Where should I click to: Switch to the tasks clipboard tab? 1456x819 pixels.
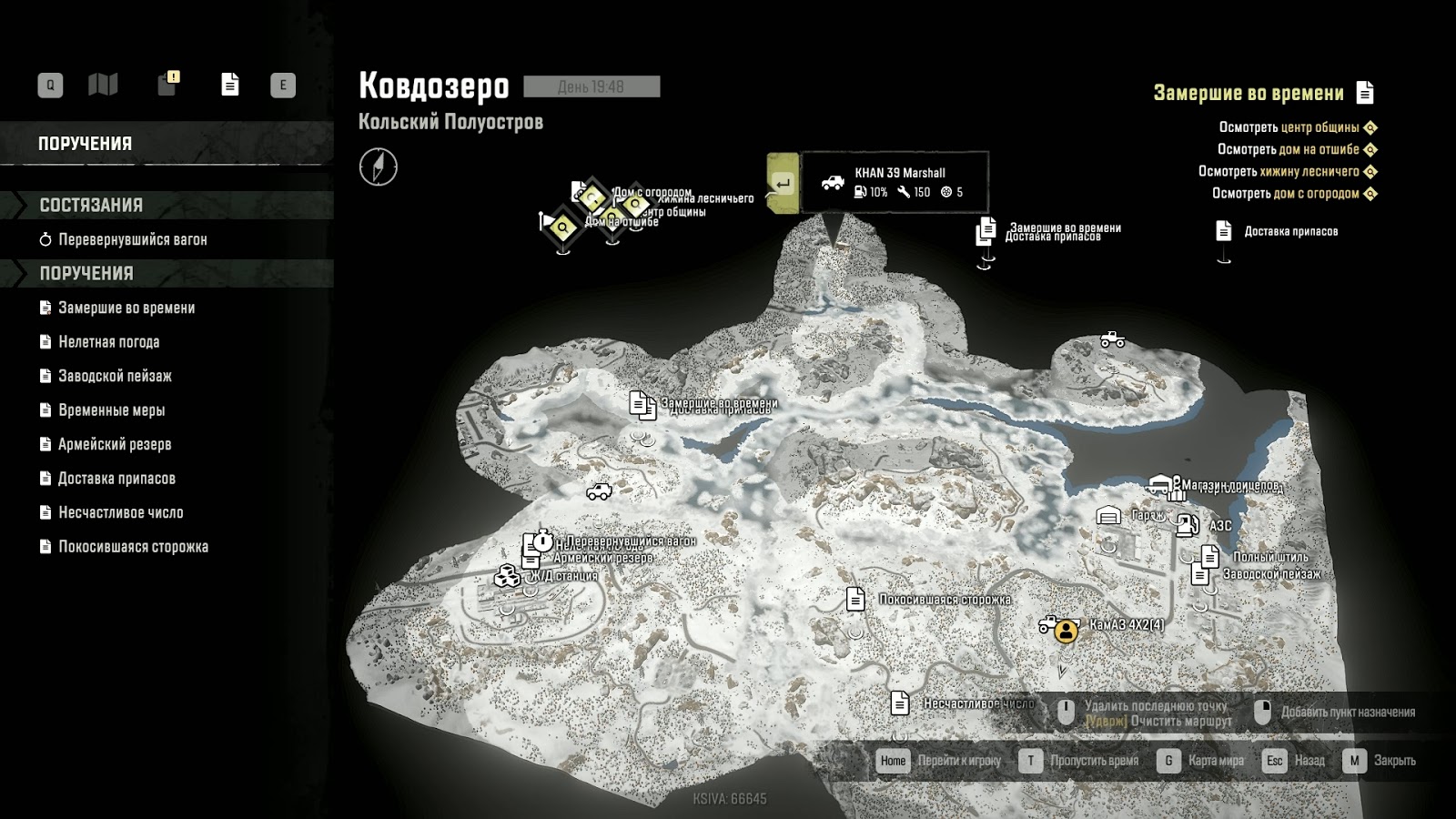click(x=167, y=85)
